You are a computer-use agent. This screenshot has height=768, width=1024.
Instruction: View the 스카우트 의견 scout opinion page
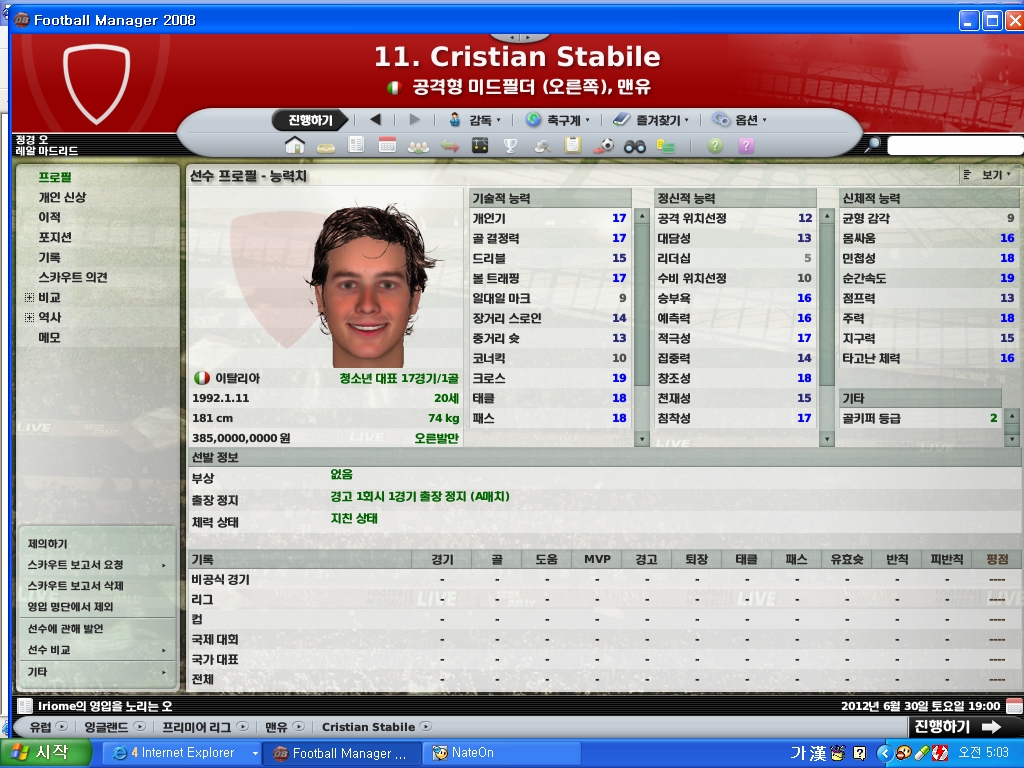click(x=73, y=277)
